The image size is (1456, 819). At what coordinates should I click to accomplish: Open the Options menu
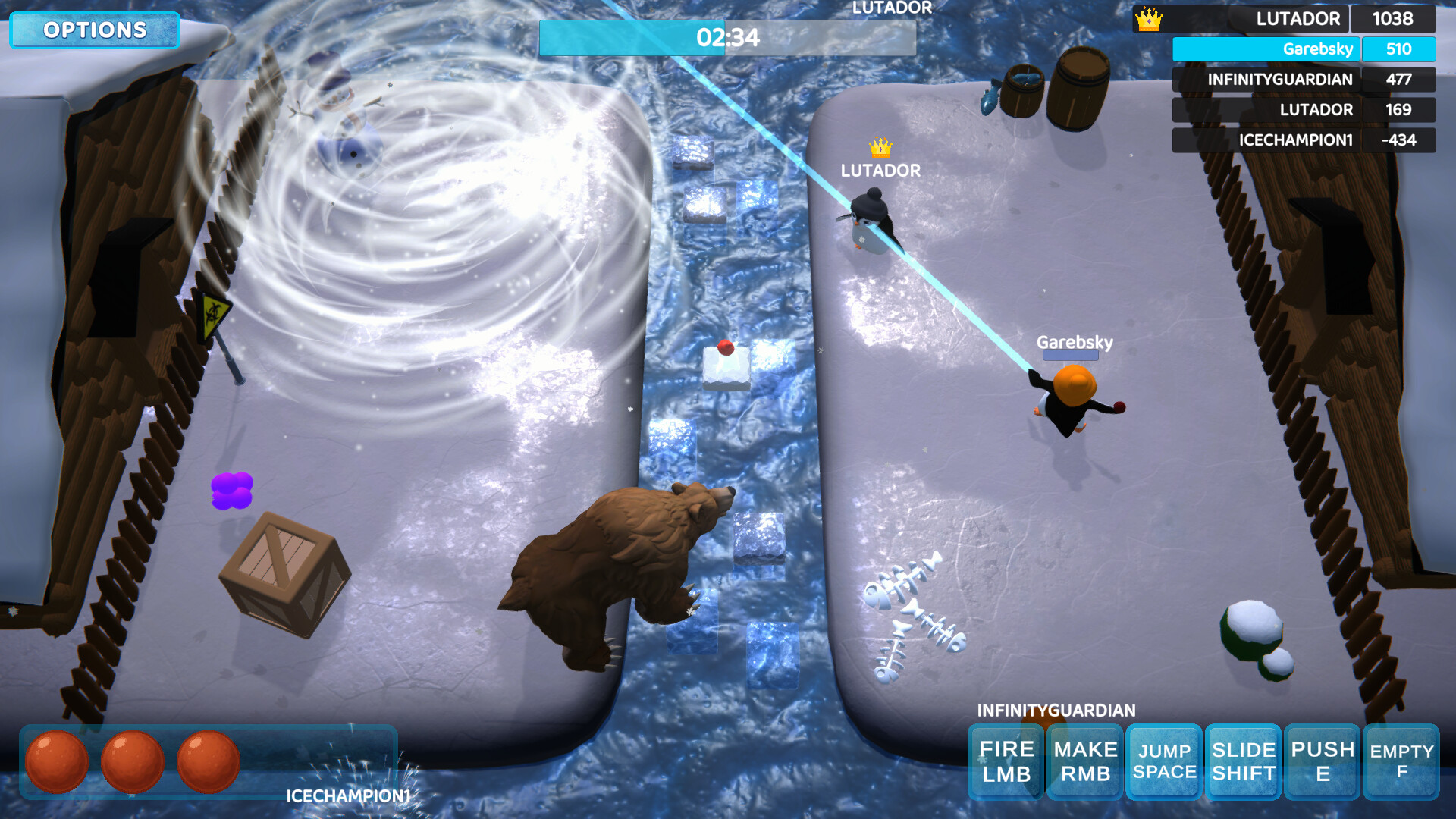pyautogui.click(x=95, y=30)
